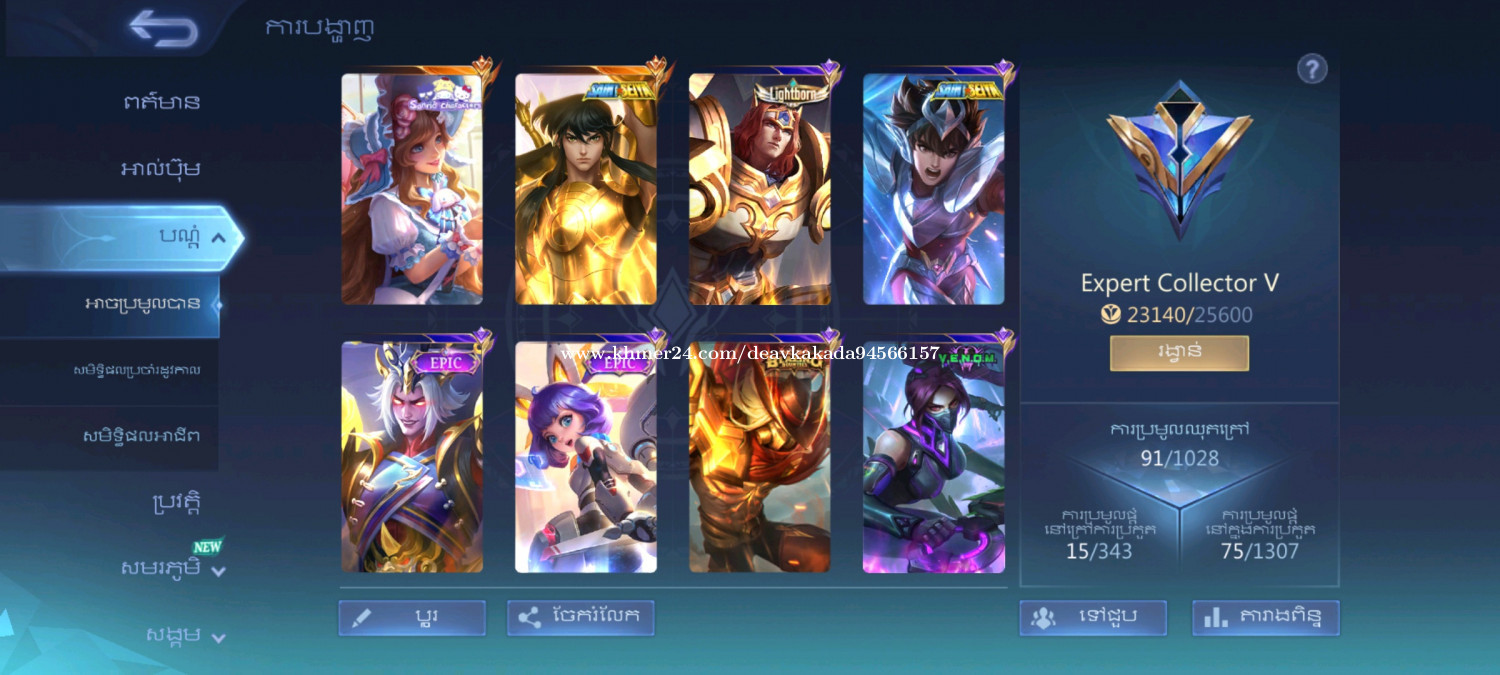Open the ប្រវត្តិ history tab
Viewport: 1500px width, 675px height.
(176, 502)
